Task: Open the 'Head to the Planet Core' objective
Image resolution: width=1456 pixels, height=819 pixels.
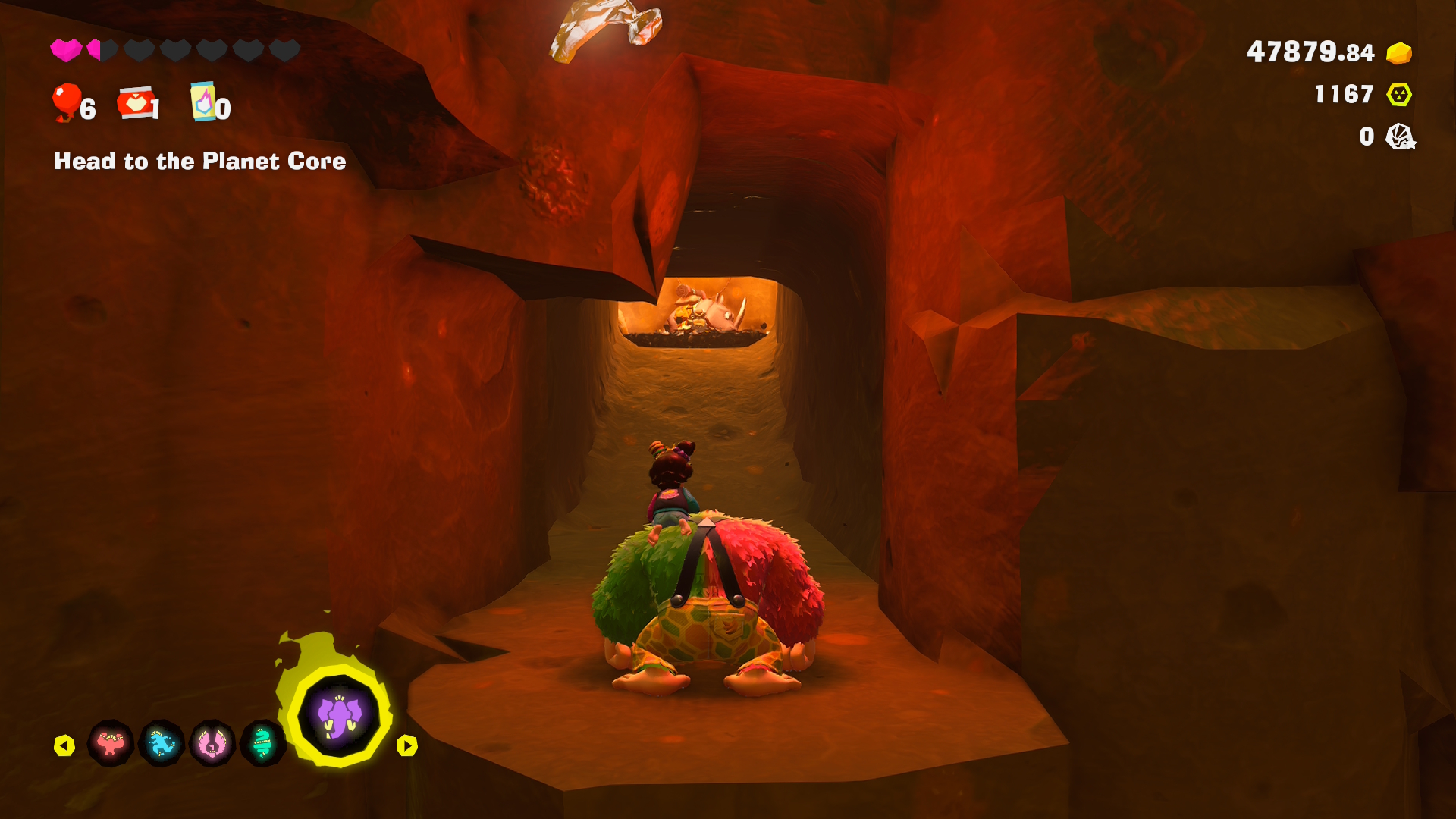Action: [x=199, y=162]
